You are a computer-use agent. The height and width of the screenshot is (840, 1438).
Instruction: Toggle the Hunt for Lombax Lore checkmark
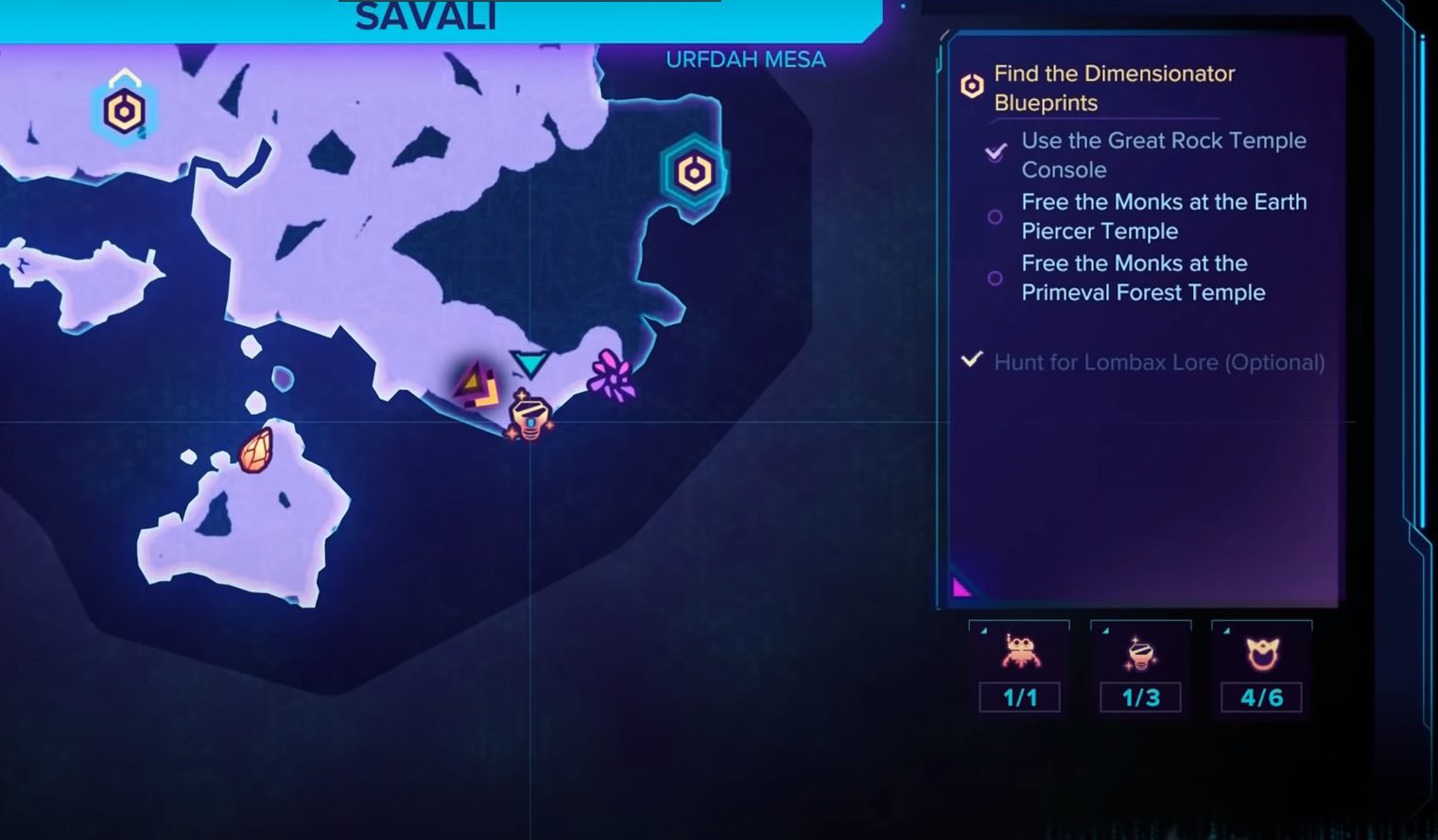click(972, 360)
